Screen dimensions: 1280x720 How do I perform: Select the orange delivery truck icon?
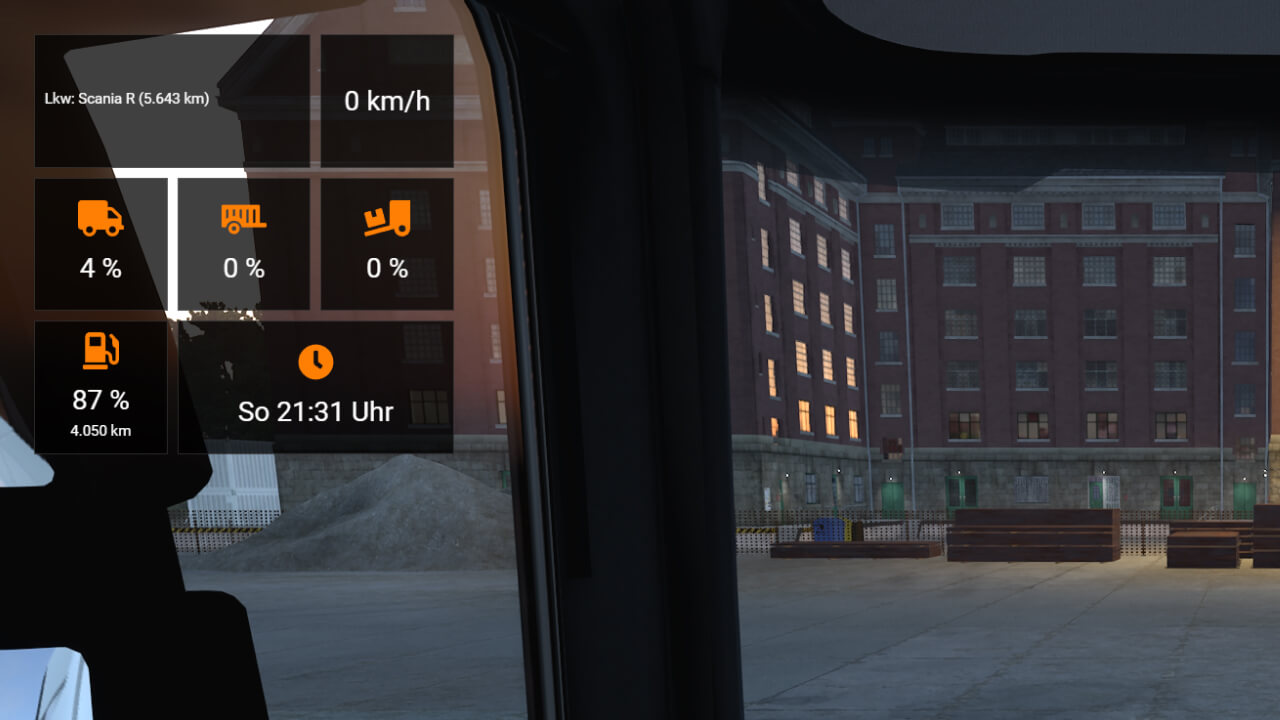(x=100, y=218)
